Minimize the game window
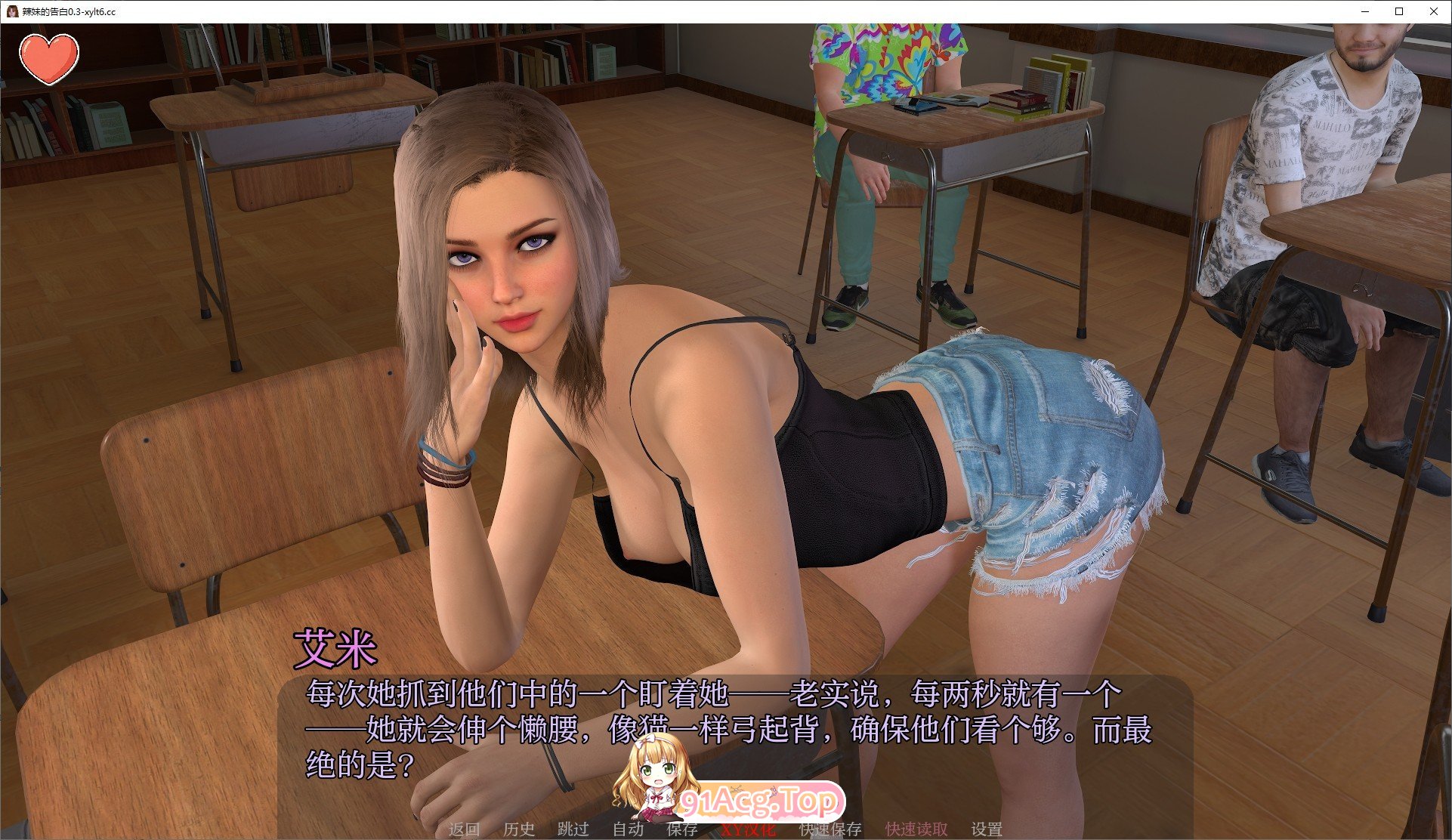The width and height of the screenshot is (1452, 840). [x=1364, y=11]
